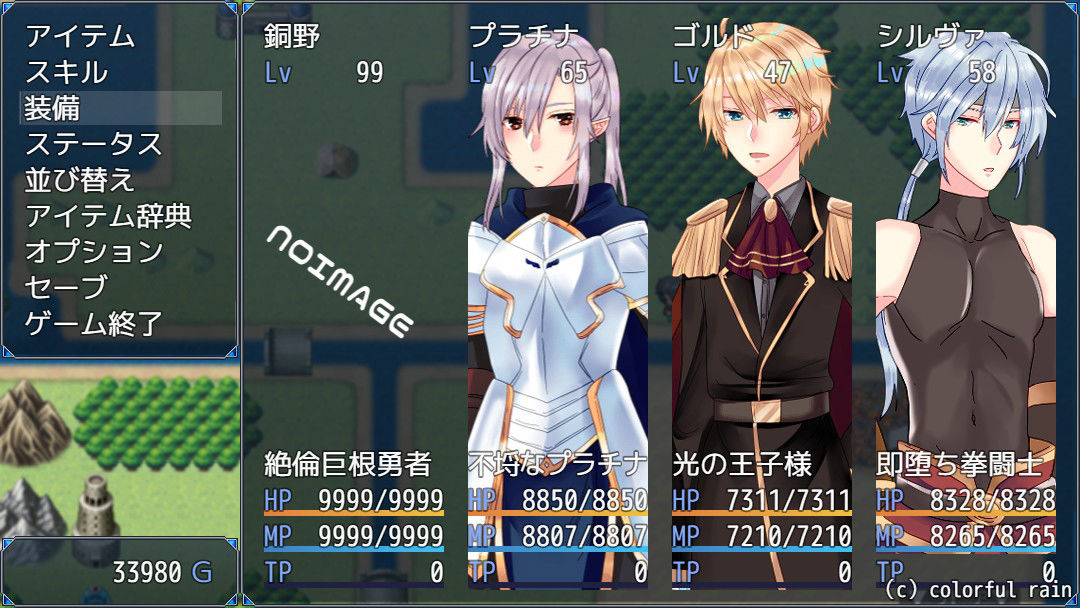Select 並び替え to reorder party
Image resolution: width=1080 pixels, height=608 pixels.
tap(80, 180)
